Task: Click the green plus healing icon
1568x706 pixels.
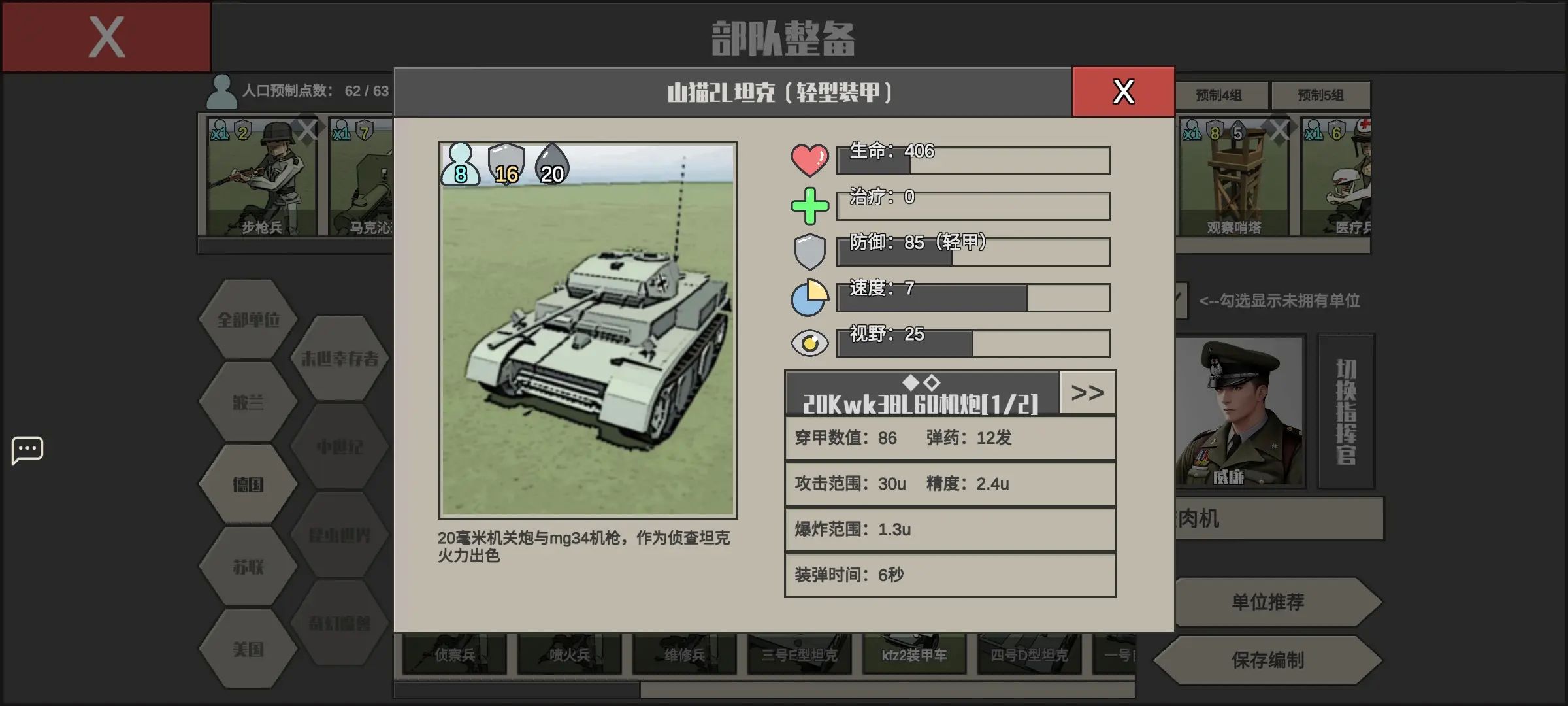Action: coord(809,205)
